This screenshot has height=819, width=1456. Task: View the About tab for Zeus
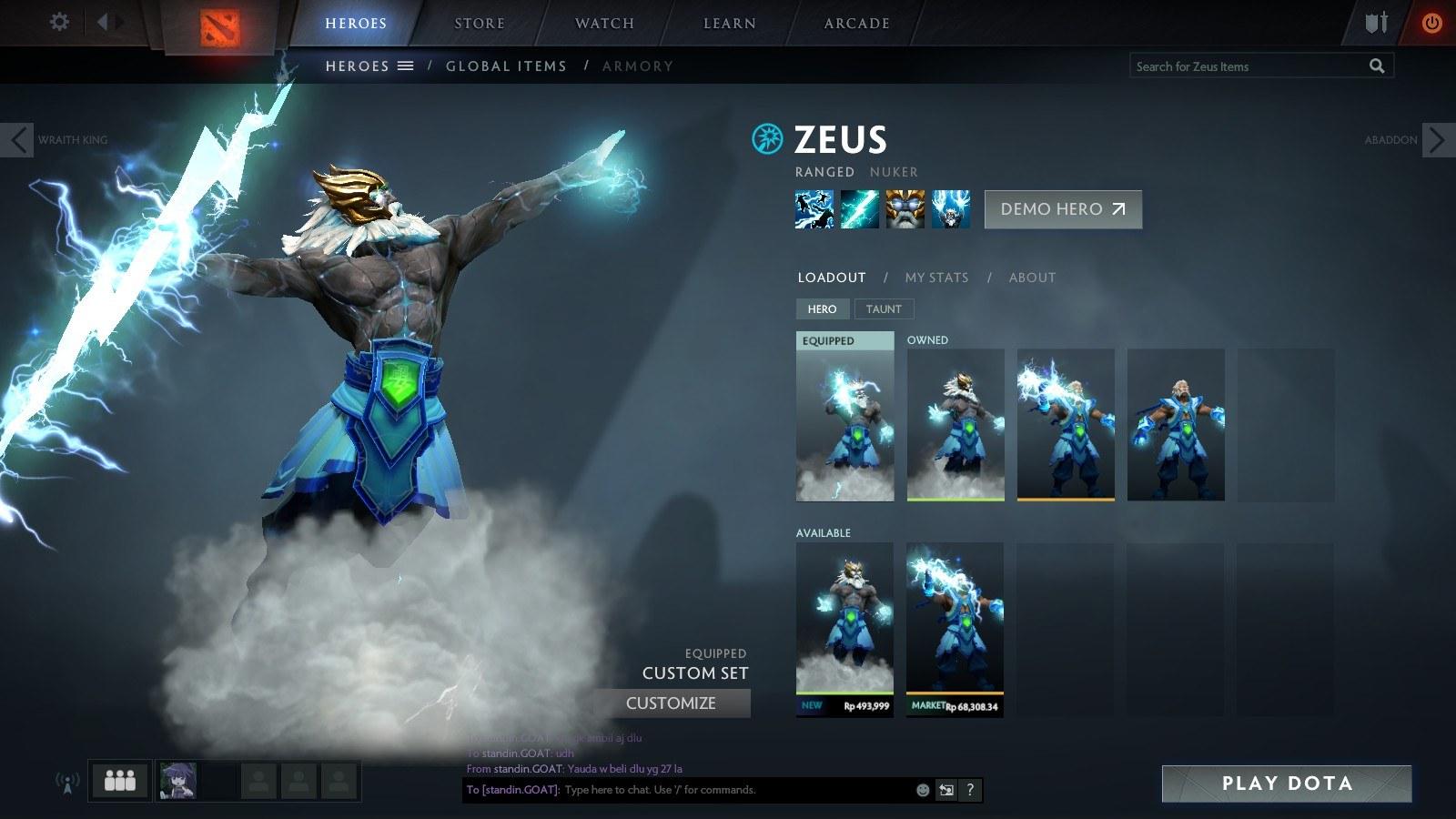(1032, 278)
